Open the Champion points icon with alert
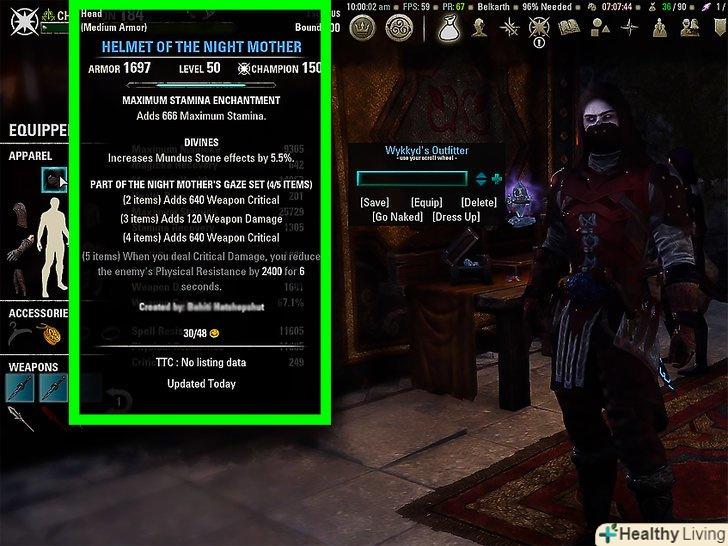 539,29
